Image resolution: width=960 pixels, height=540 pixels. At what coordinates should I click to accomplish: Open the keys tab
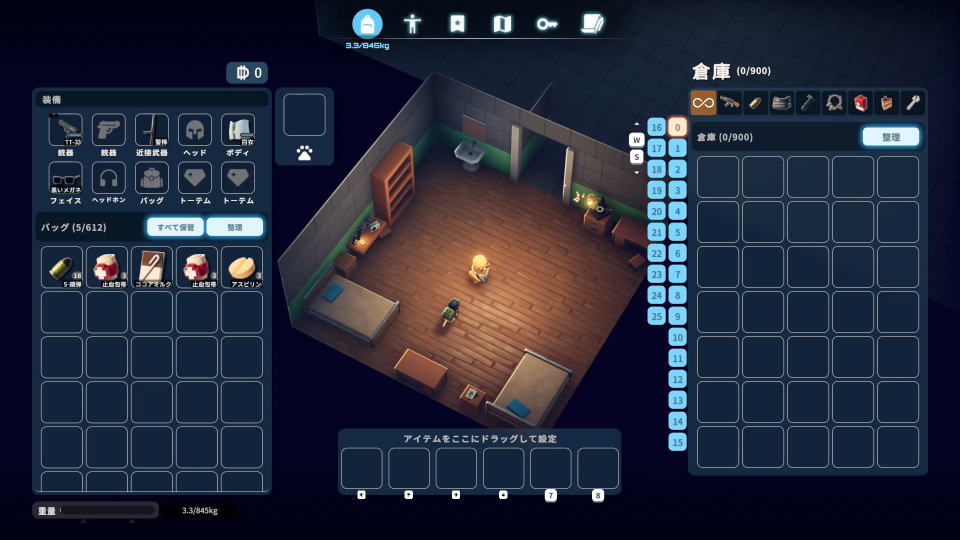(547, 23)
